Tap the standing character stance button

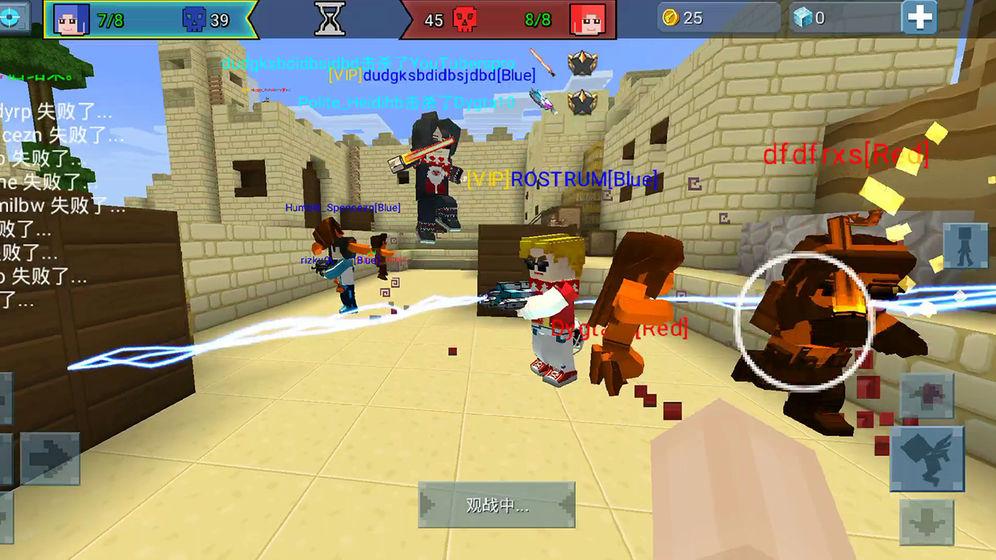coord(963,246)
